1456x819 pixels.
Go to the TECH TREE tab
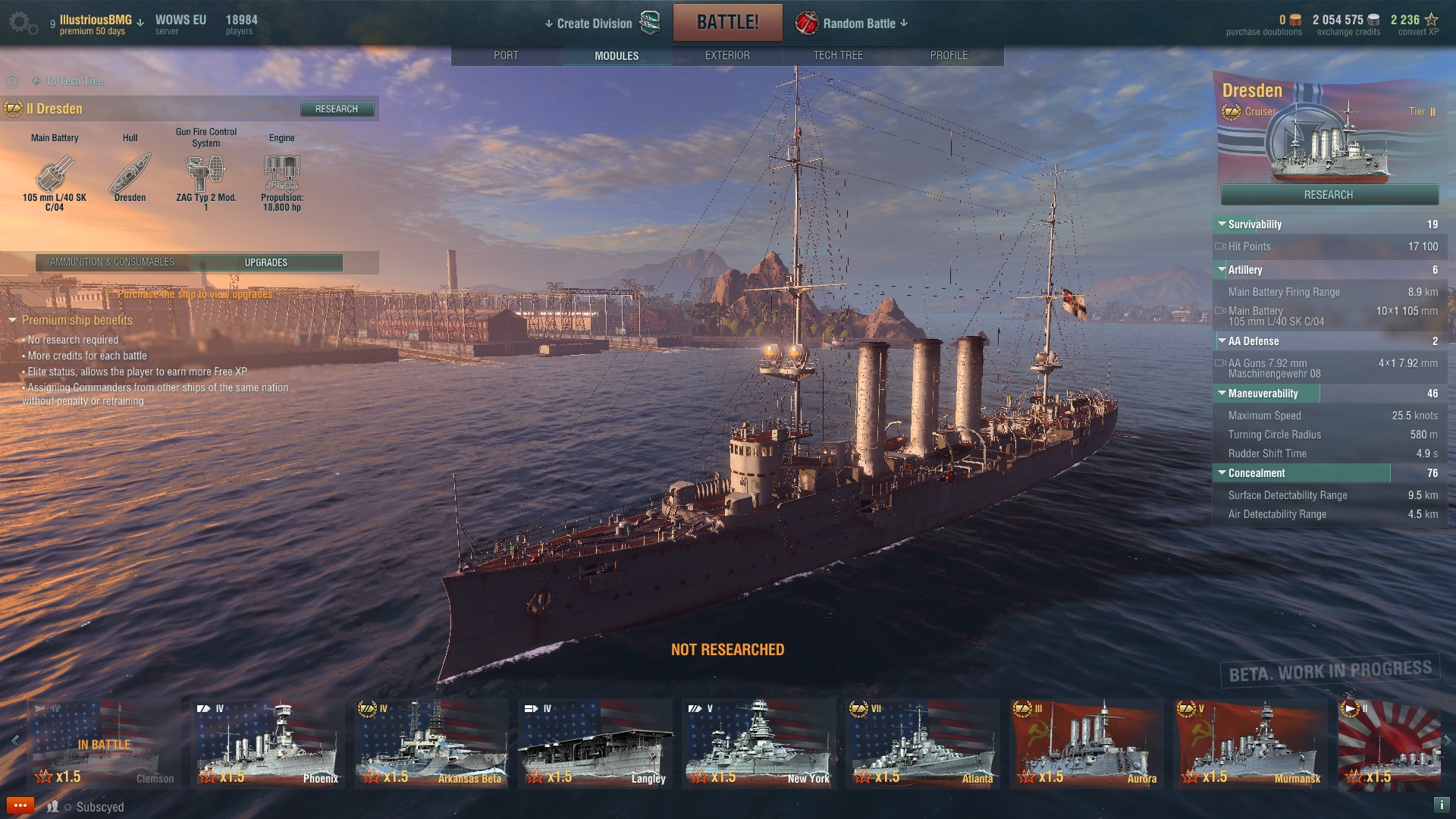838,55
